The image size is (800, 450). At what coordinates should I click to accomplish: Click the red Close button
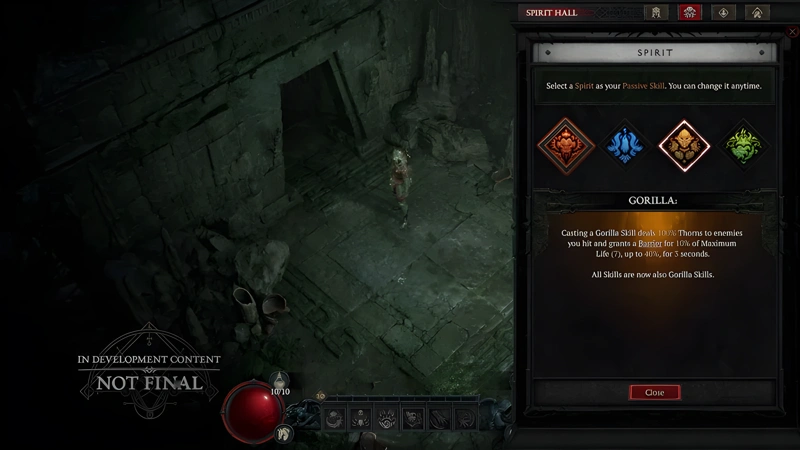[654, 393]
